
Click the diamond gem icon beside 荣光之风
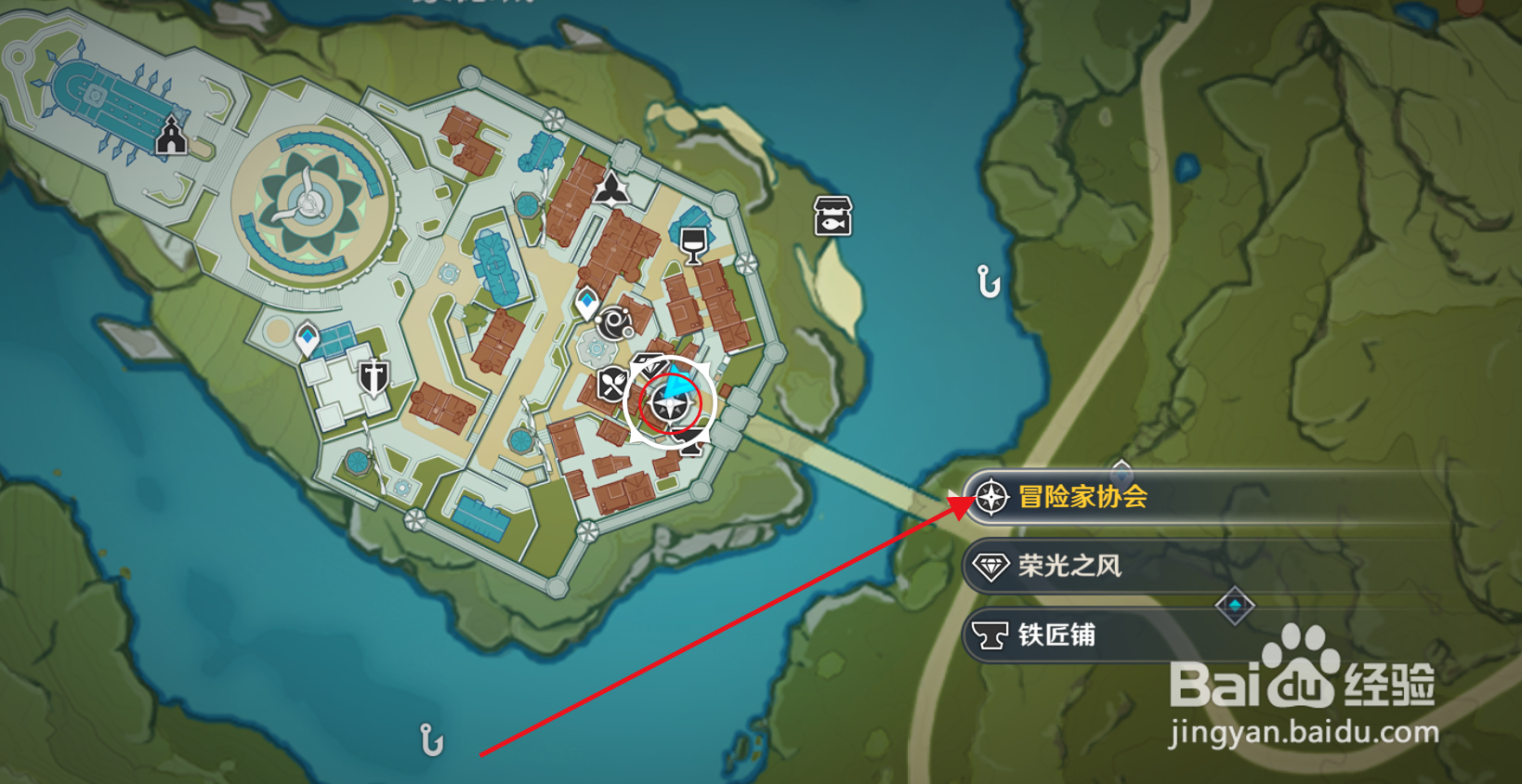pyautogui.click(x=991, y=565)
